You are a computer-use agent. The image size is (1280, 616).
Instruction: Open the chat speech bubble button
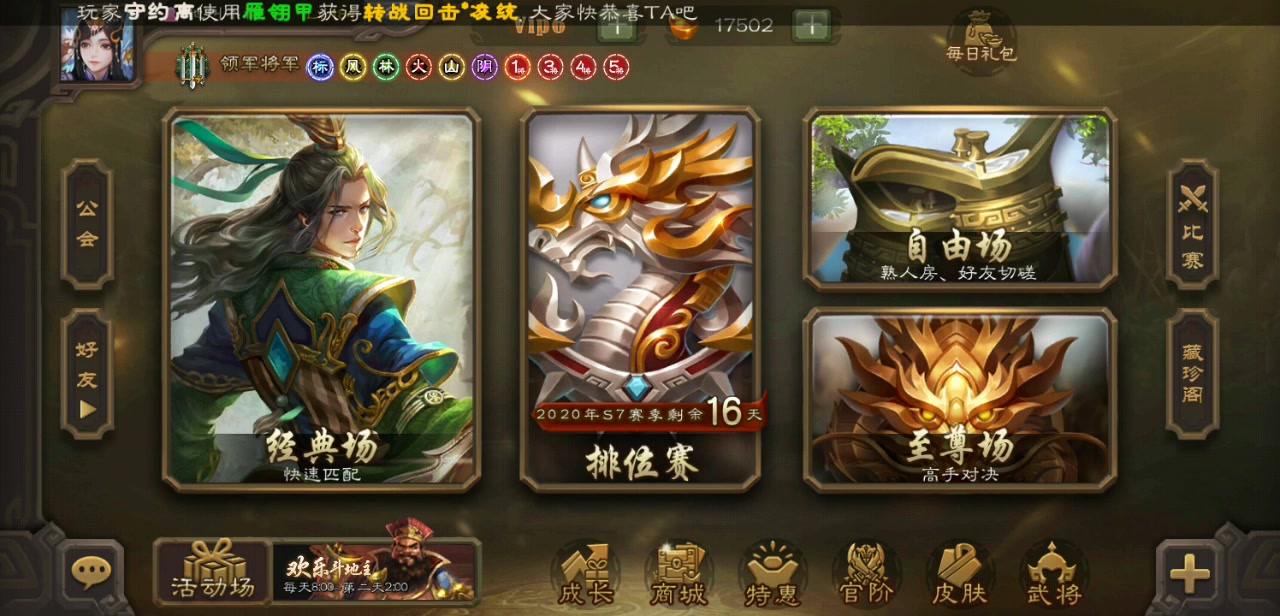[x=91, y=572]
